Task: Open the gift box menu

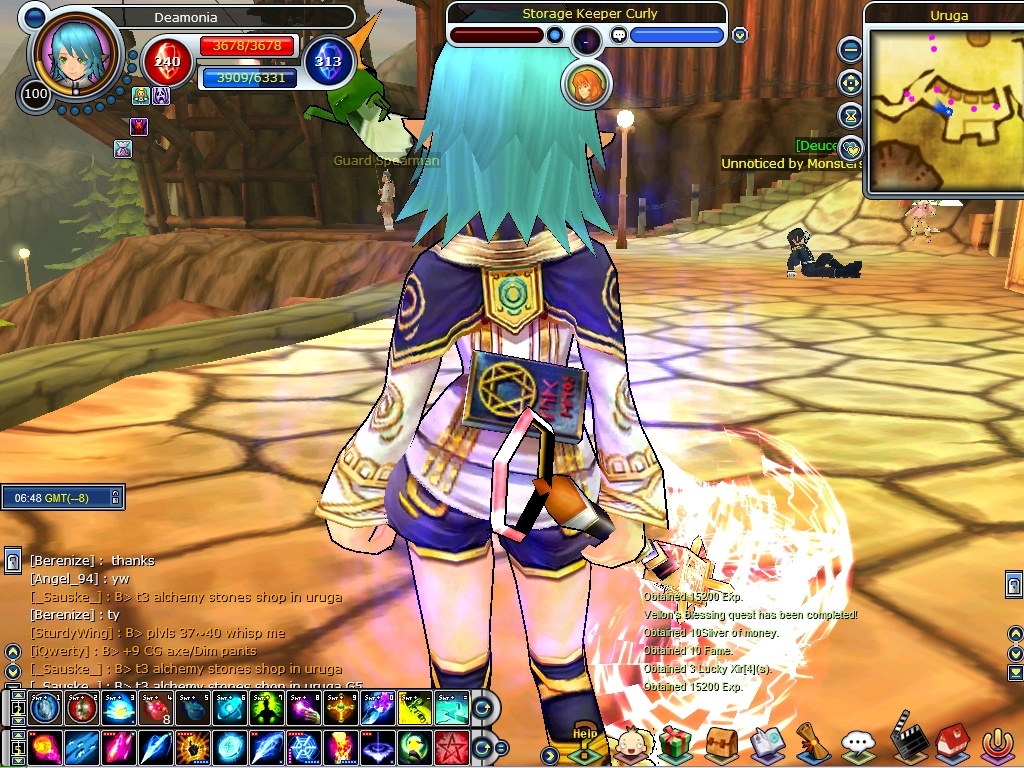Action: pos(676,744)
